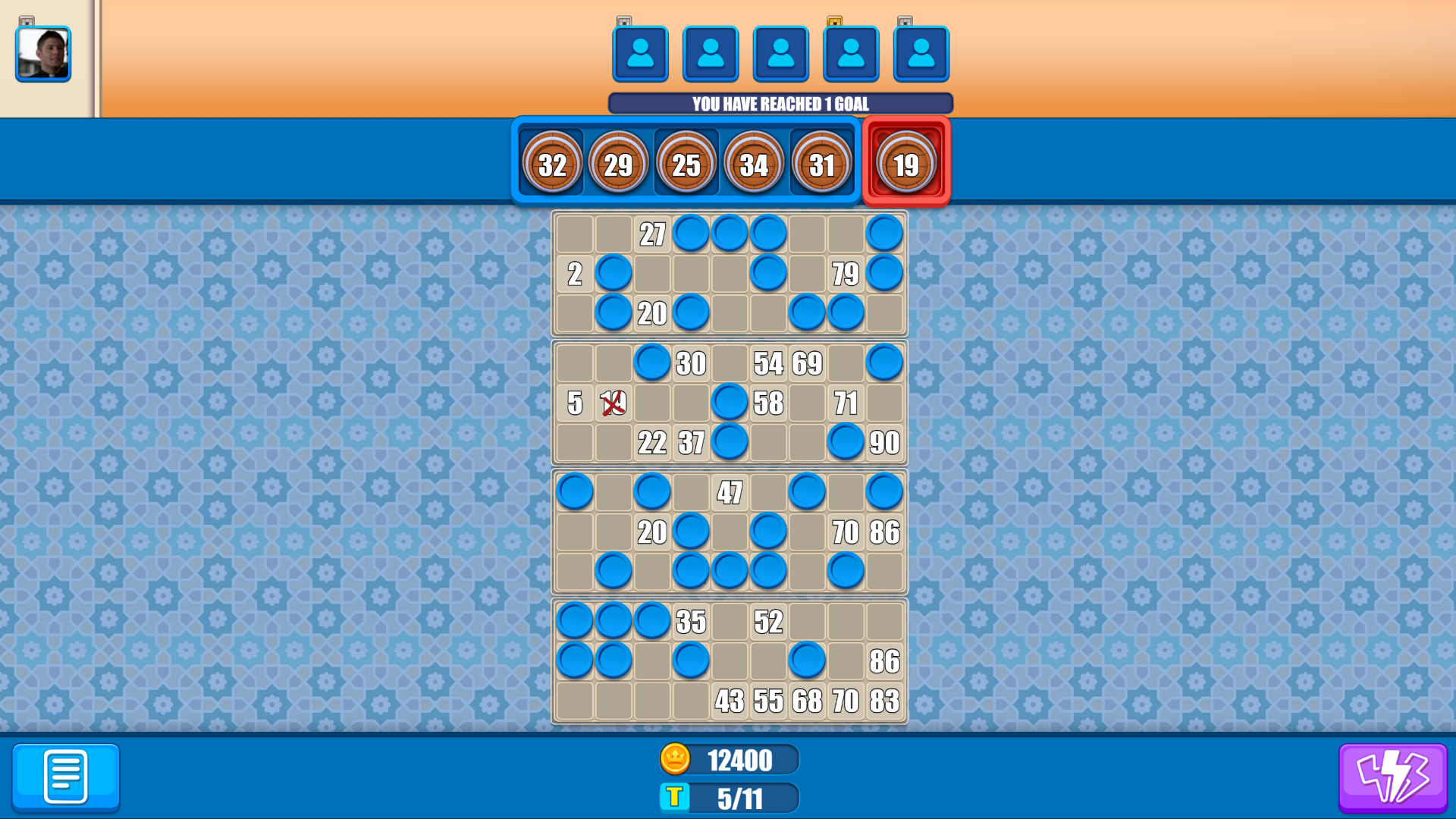Open the notes panel in the bottom left
The width and height of the screenshot is (1456, 819).
click(65, 777)
